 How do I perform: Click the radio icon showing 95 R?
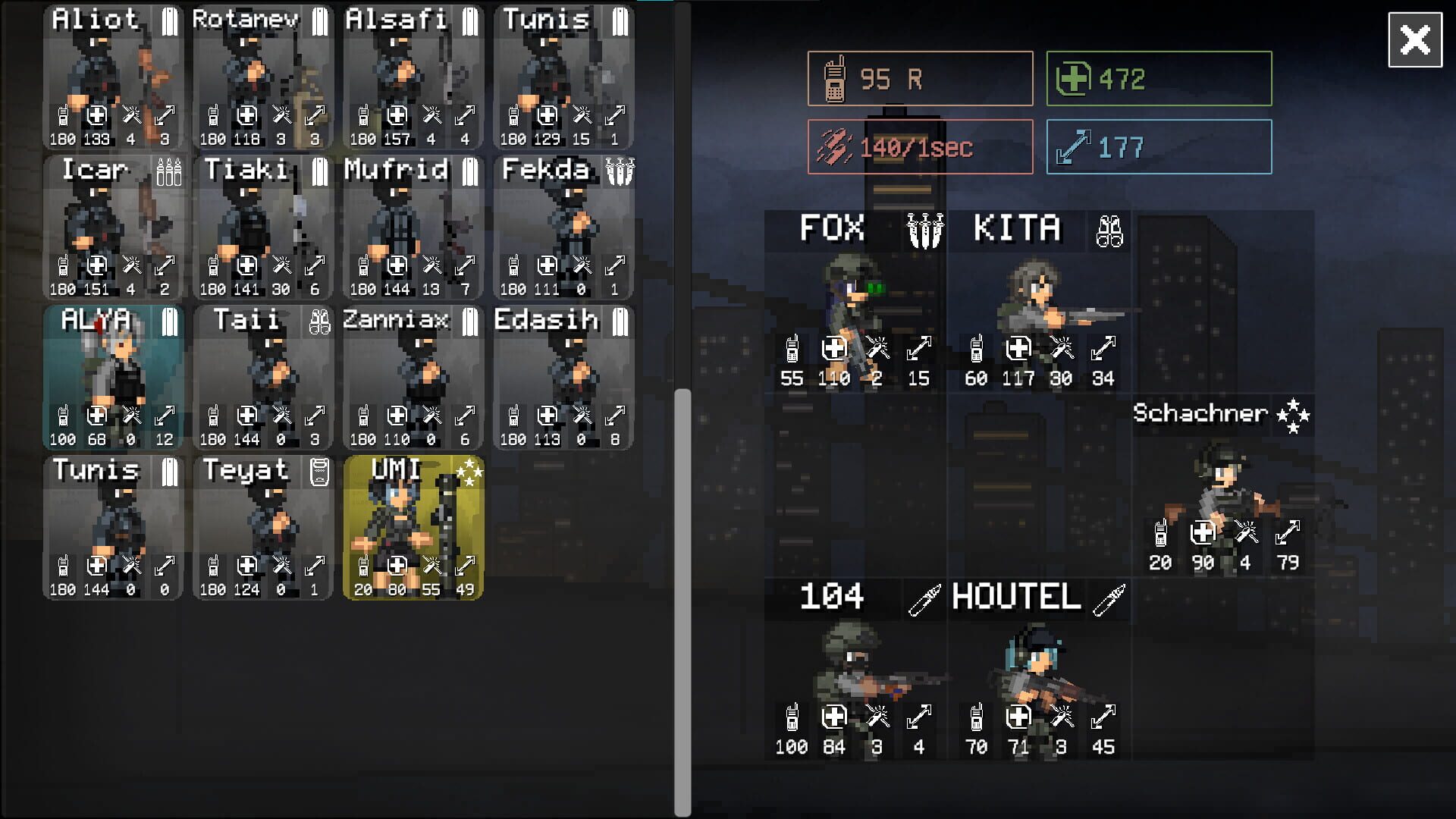coord(836,78)
